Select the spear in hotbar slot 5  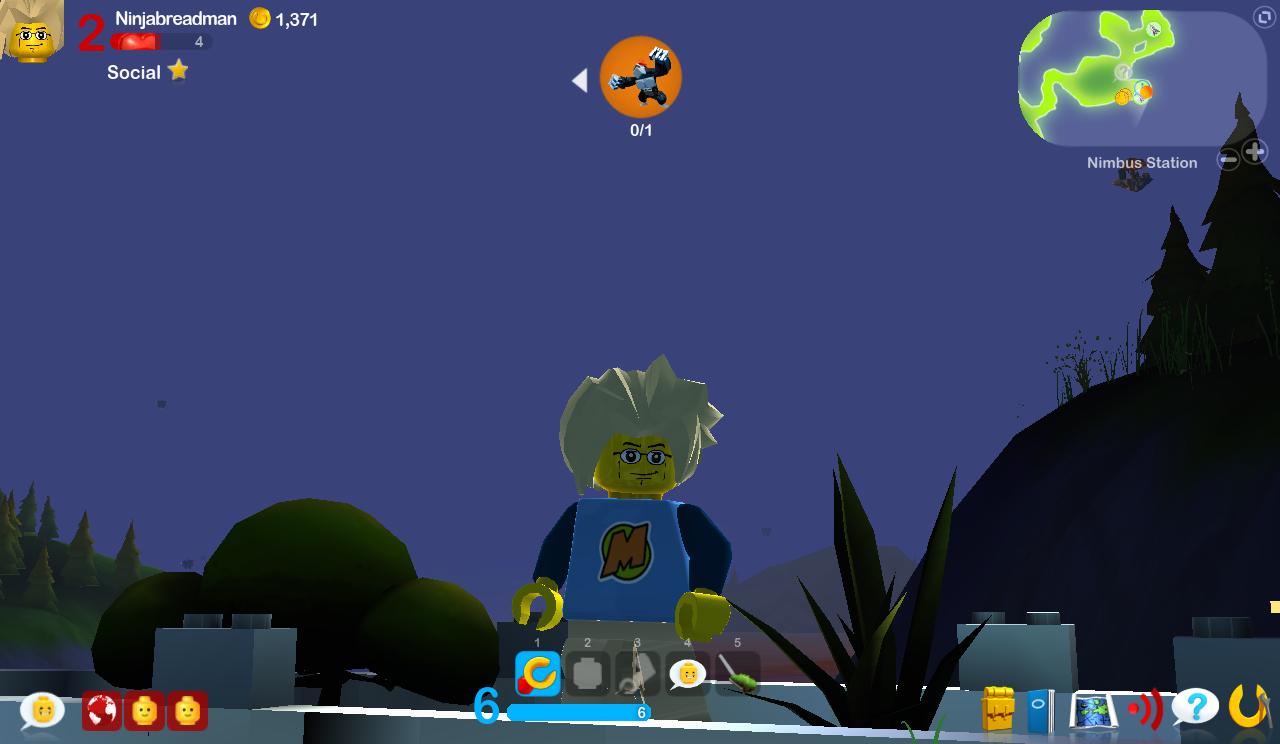738,672
